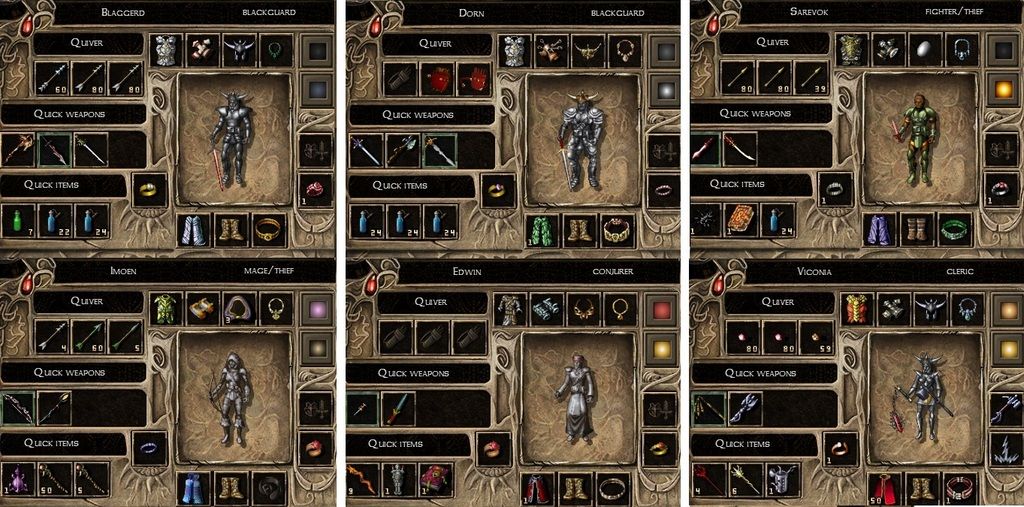Select Sarevok's green belt slot
Image resolution: width=1024 pixels, height=507 pixels.
pos(957,230)
